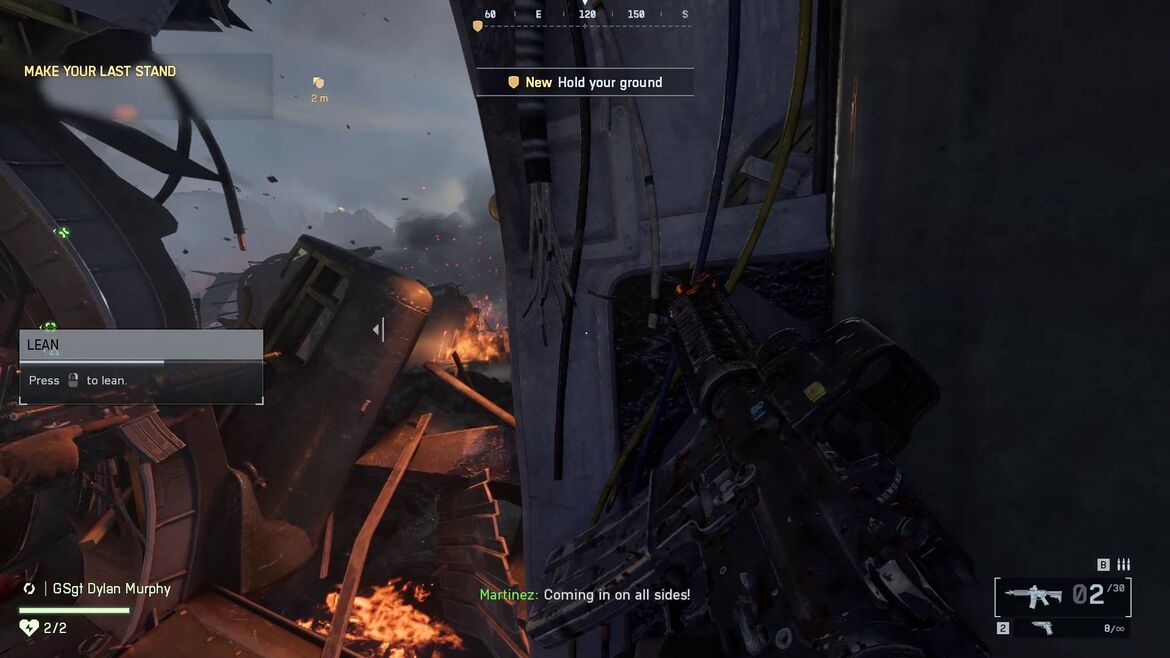Select the assault rifle primary weapon slot
Viewport: 1170px width, 658px height.
(x=1033, y=596)
